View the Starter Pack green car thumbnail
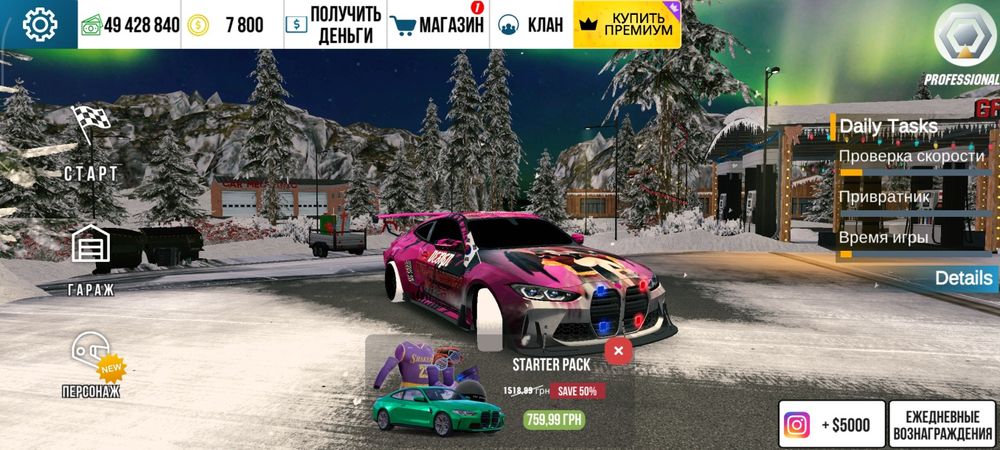The width and height of the screenshot is (1000, 450). tap(438, 408)
